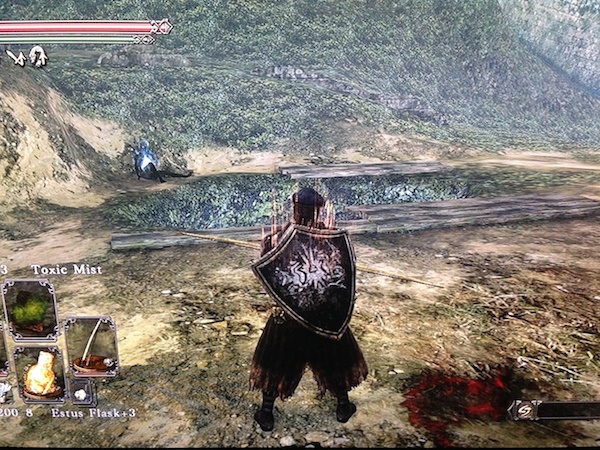The width and height of the screenshot is (600, 450).
Task: Click the status effect icon beside the sword
Action: 38,56
